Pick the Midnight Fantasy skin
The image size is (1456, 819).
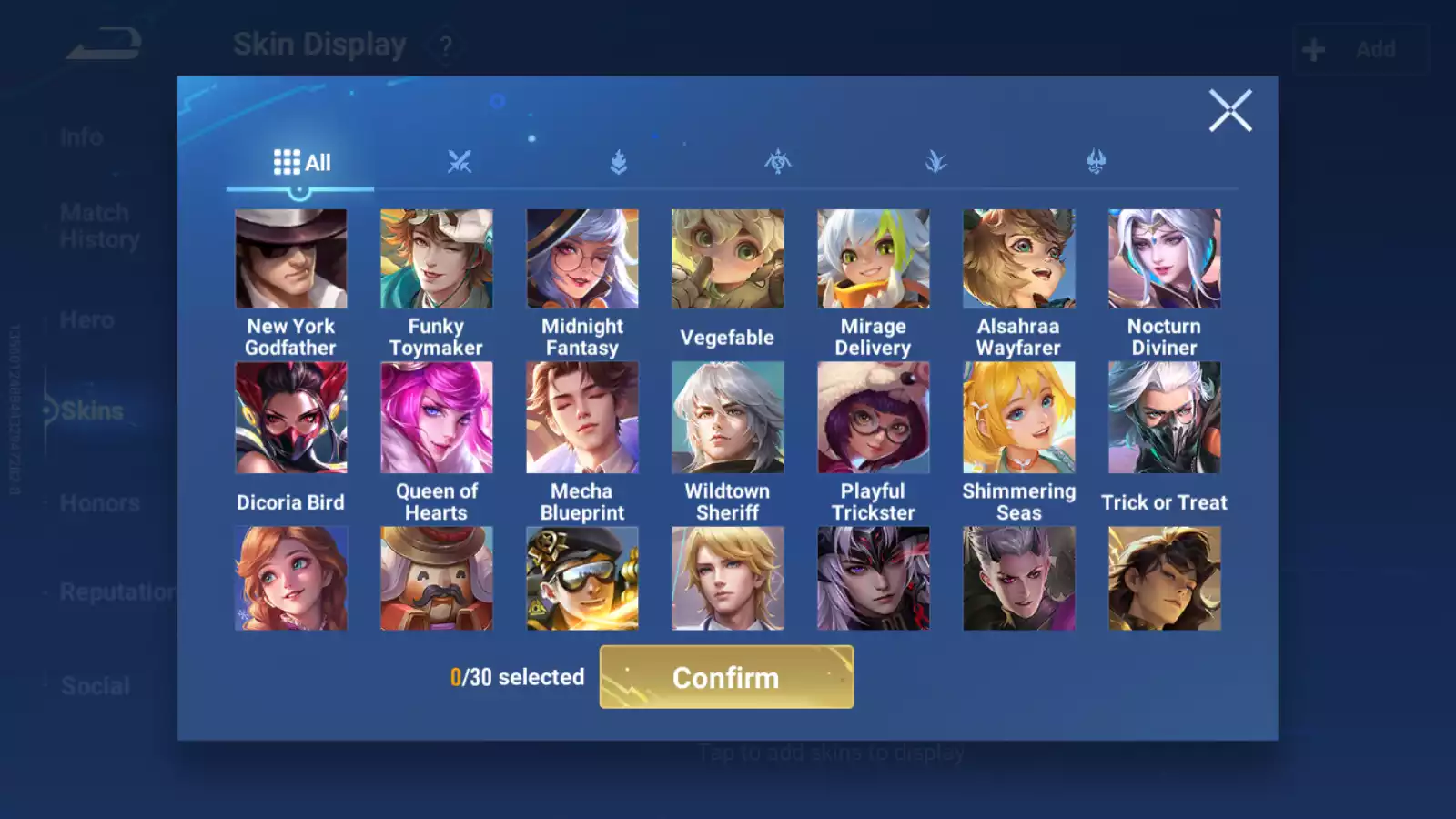[582, 259]
